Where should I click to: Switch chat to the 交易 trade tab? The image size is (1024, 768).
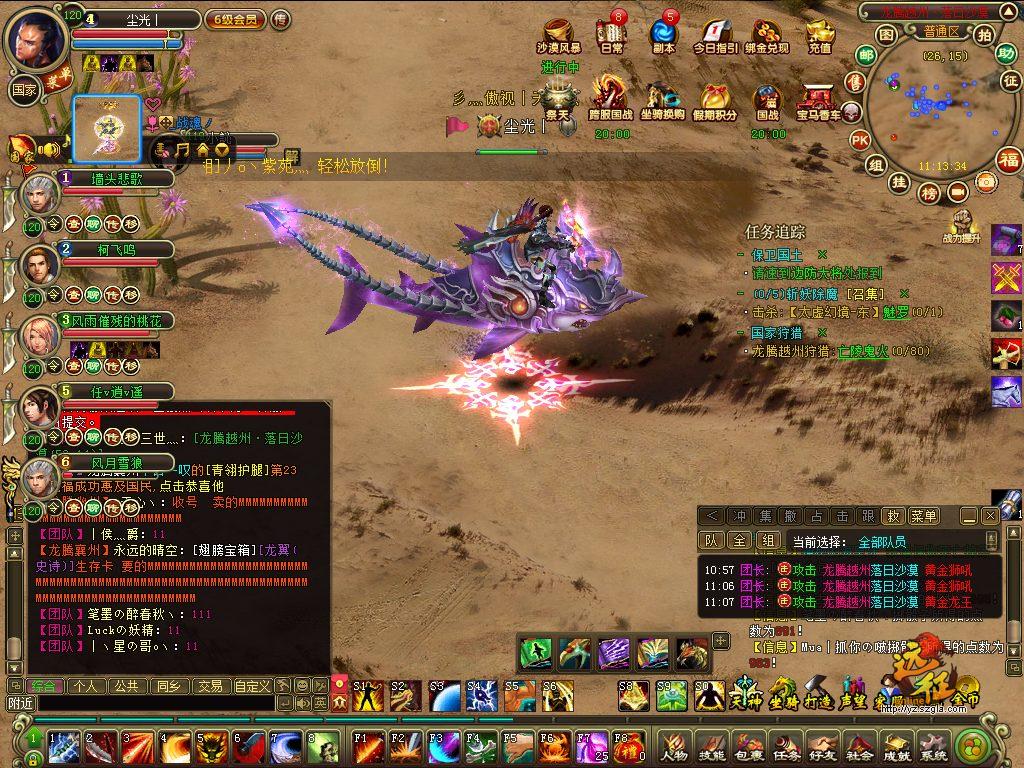[x=209, y=686]
